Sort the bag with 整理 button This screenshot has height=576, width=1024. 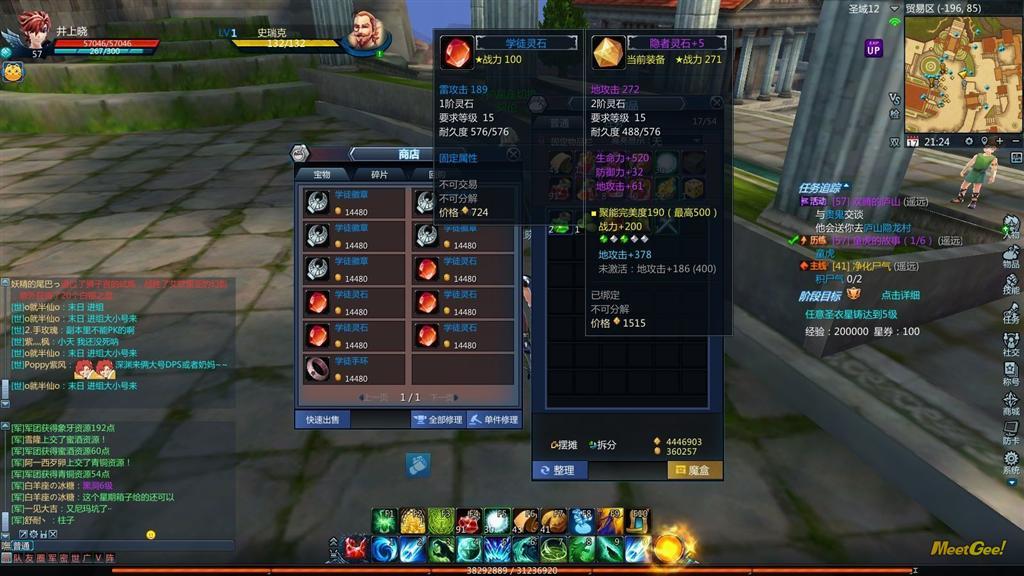[558, 469]
